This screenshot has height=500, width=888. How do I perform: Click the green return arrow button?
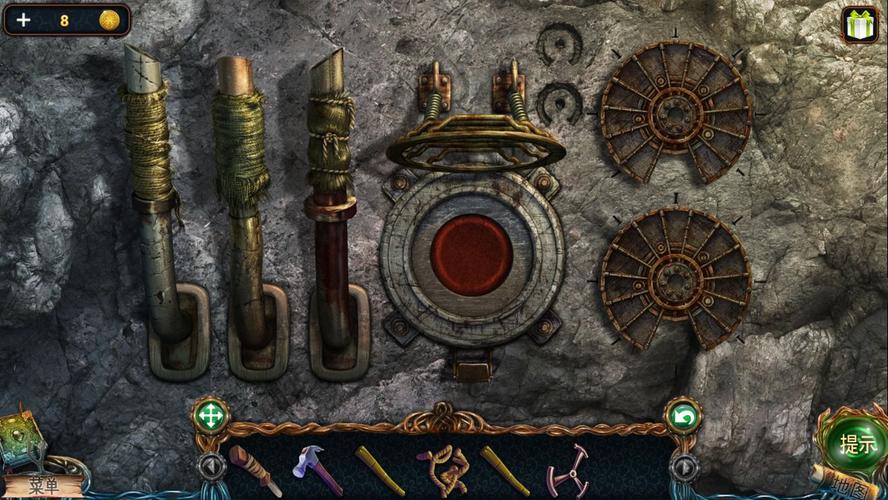pos(682,415)
